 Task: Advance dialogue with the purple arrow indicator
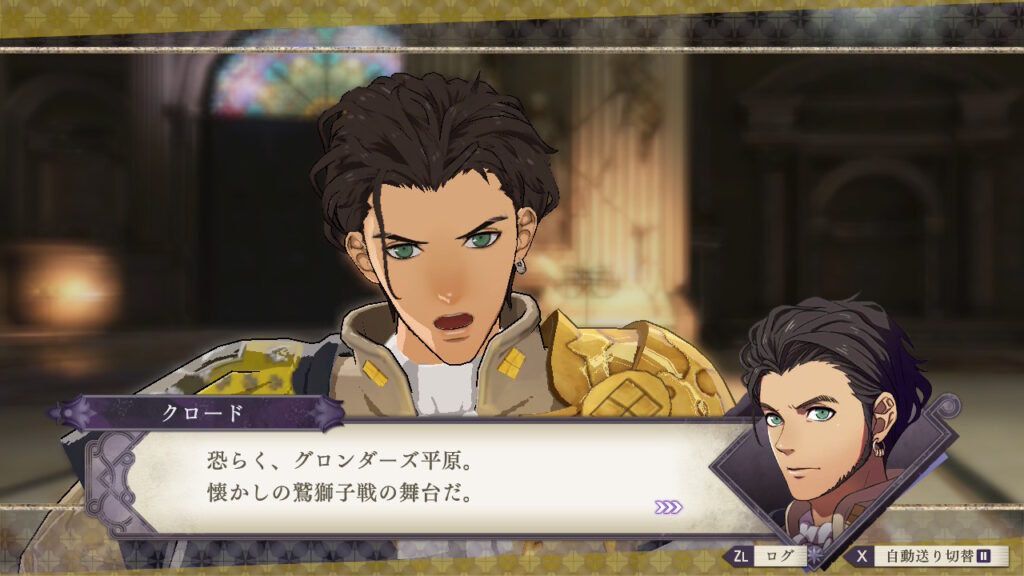[x=668, y=507]
